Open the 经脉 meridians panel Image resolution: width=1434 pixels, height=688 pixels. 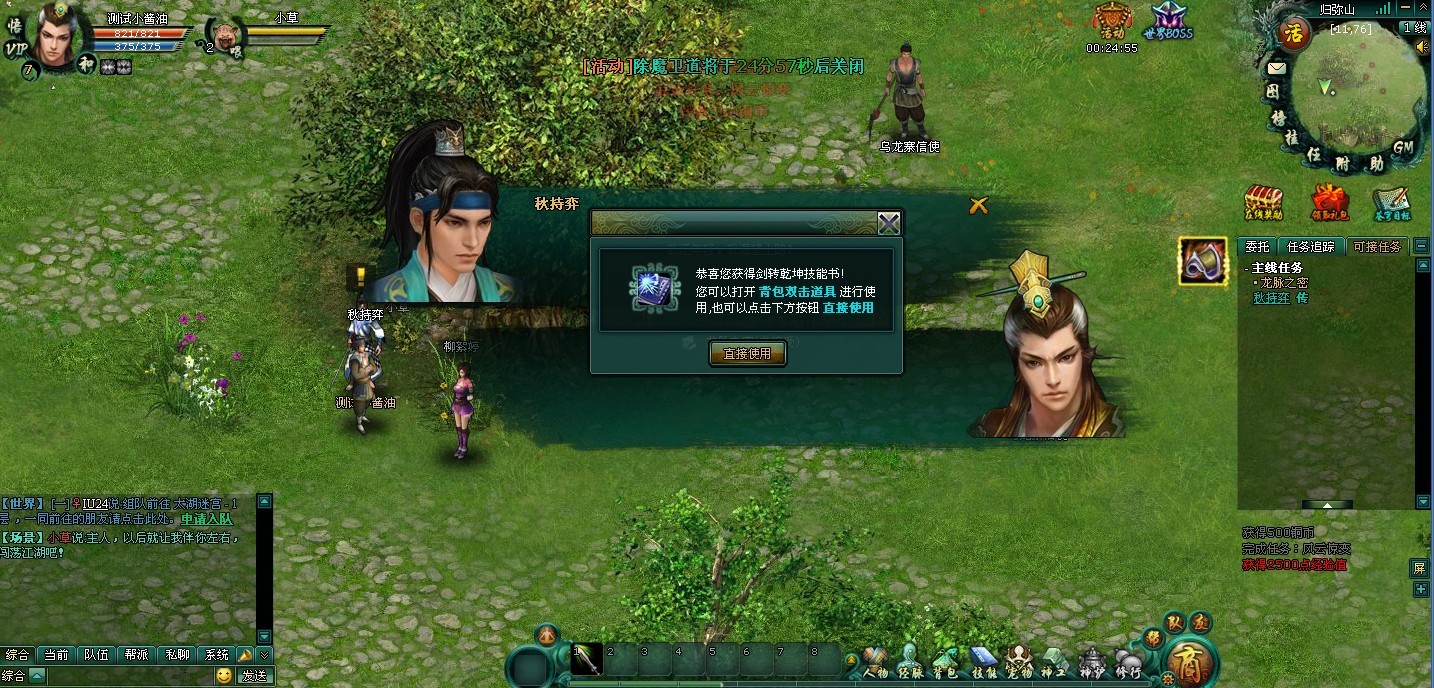pos(910,663)
